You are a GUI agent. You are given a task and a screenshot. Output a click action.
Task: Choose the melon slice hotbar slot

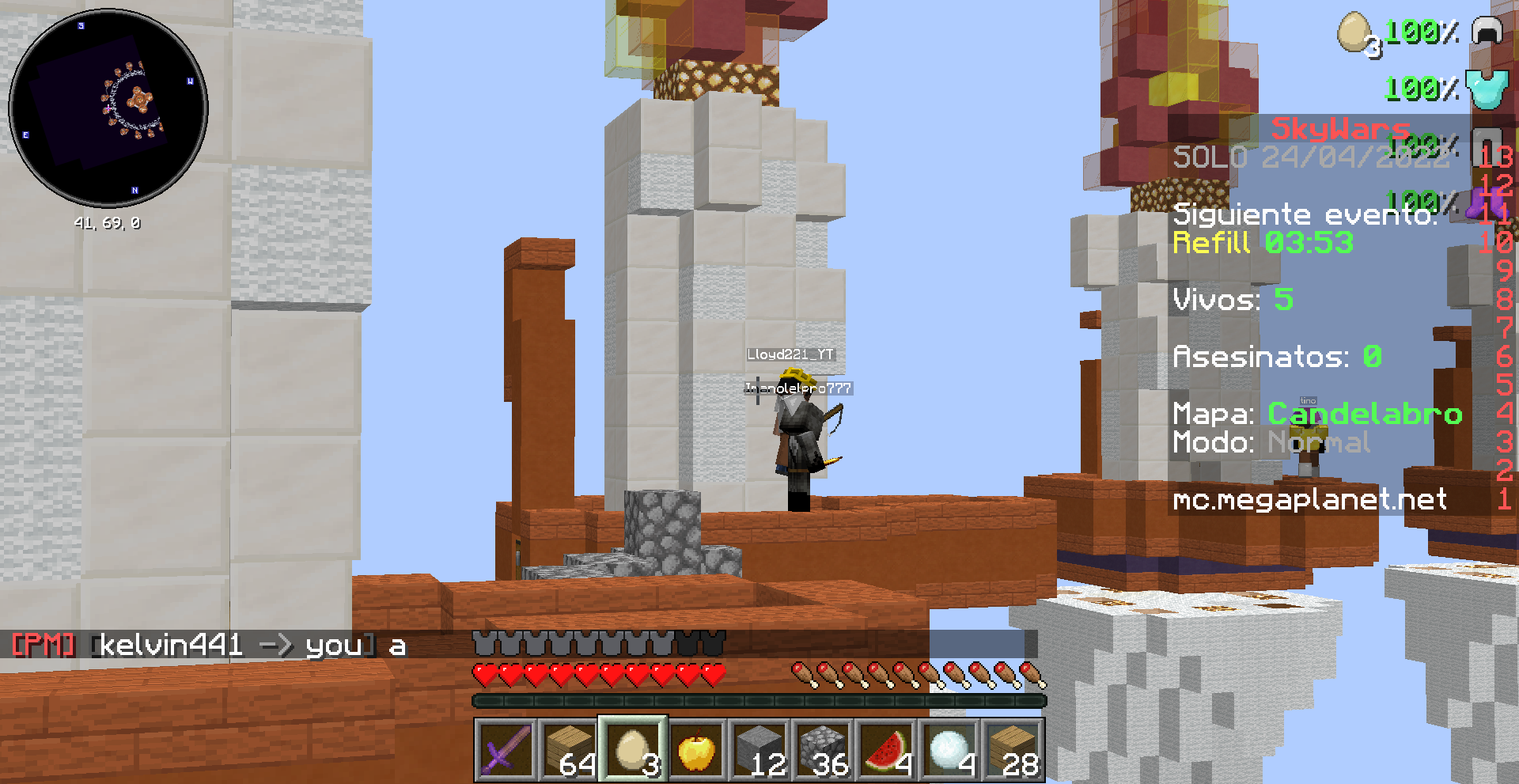coord(885,749)
